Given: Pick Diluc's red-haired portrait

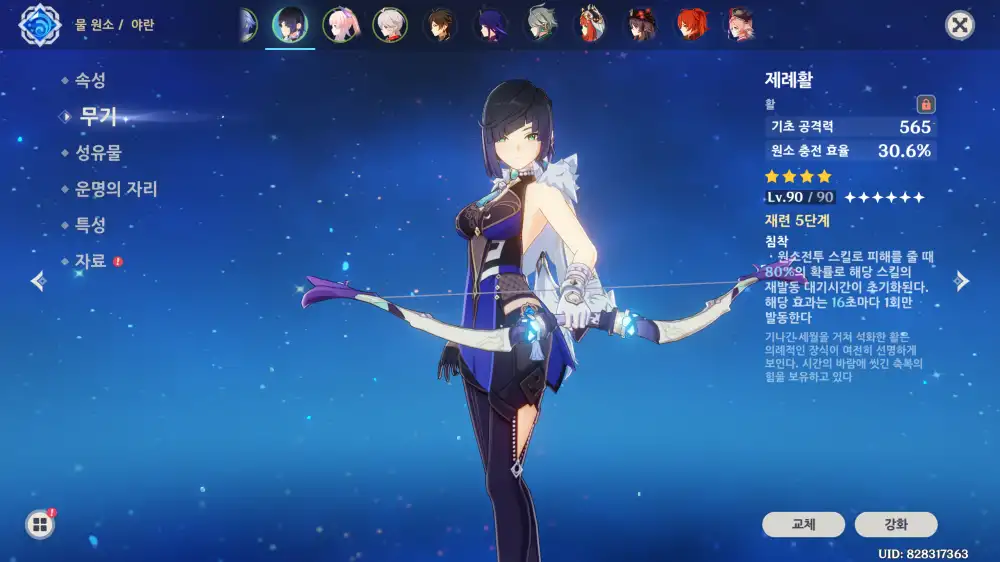Looking at the screenshot, I should [x=692, y=25].
